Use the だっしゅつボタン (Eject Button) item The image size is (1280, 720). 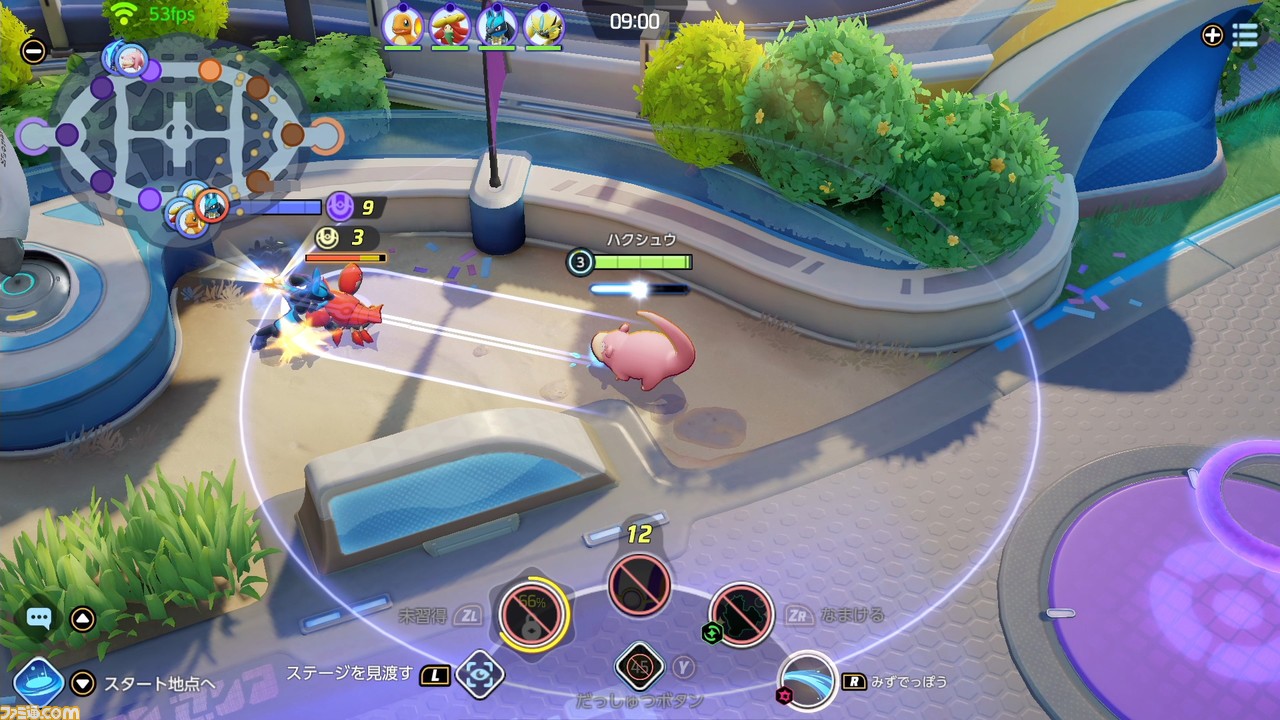click(x=640, y=666)
